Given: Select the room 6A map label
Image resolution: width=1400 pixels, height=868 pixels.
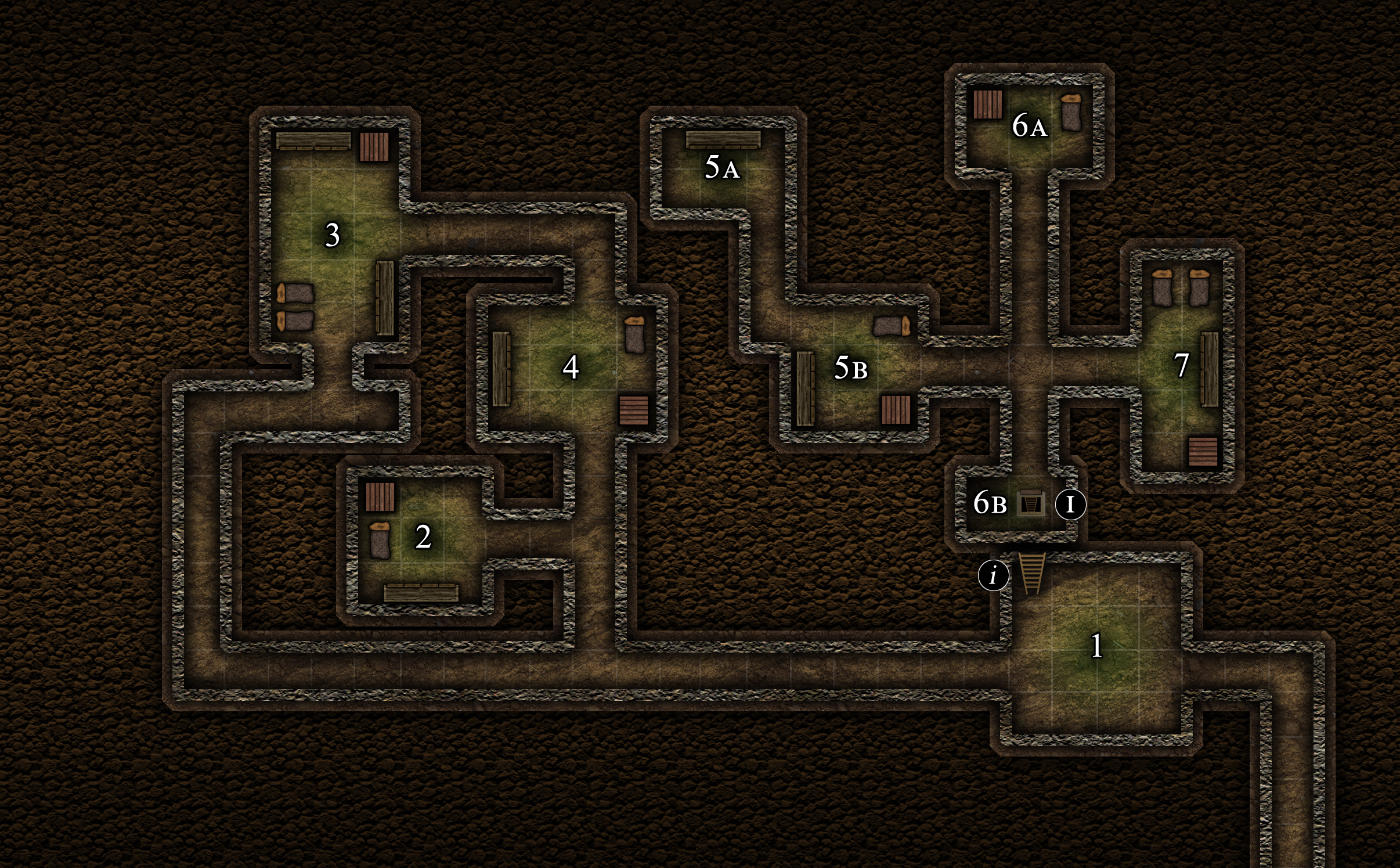Looking at the screenshot, I should pyautogui.click(x=1029, y=125).
